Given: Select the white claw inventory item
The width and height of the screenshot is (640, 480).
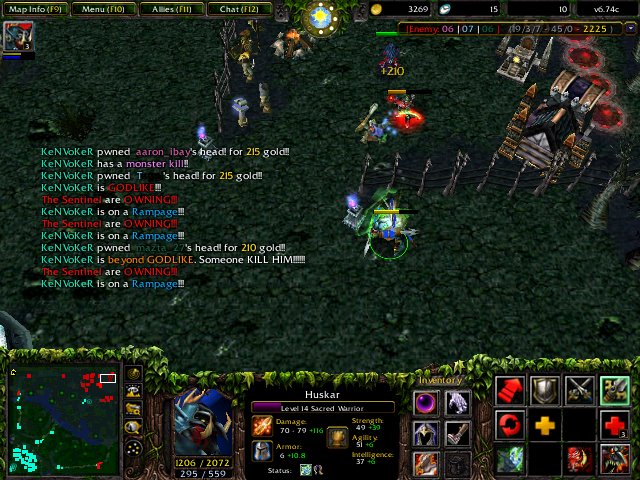Looking at the screenshot, I should tap(457, 403).
